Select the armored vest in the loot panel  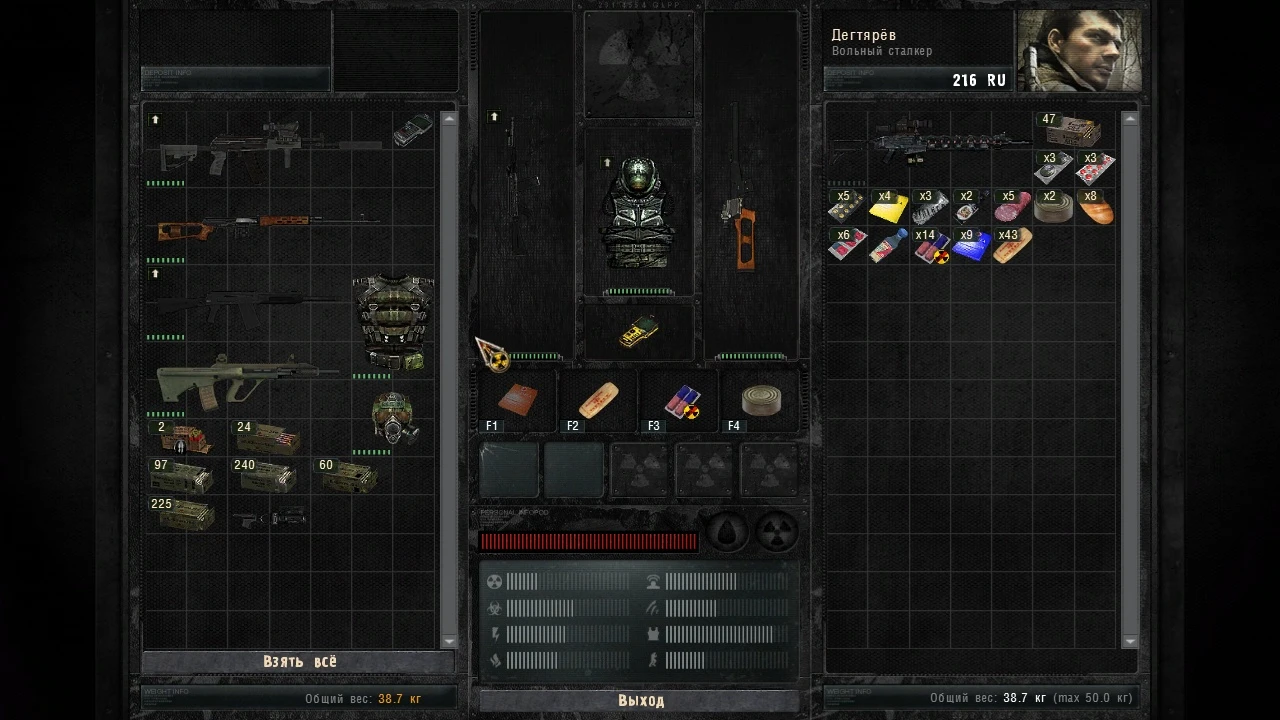pyautogui.click(x=392, y=318)
